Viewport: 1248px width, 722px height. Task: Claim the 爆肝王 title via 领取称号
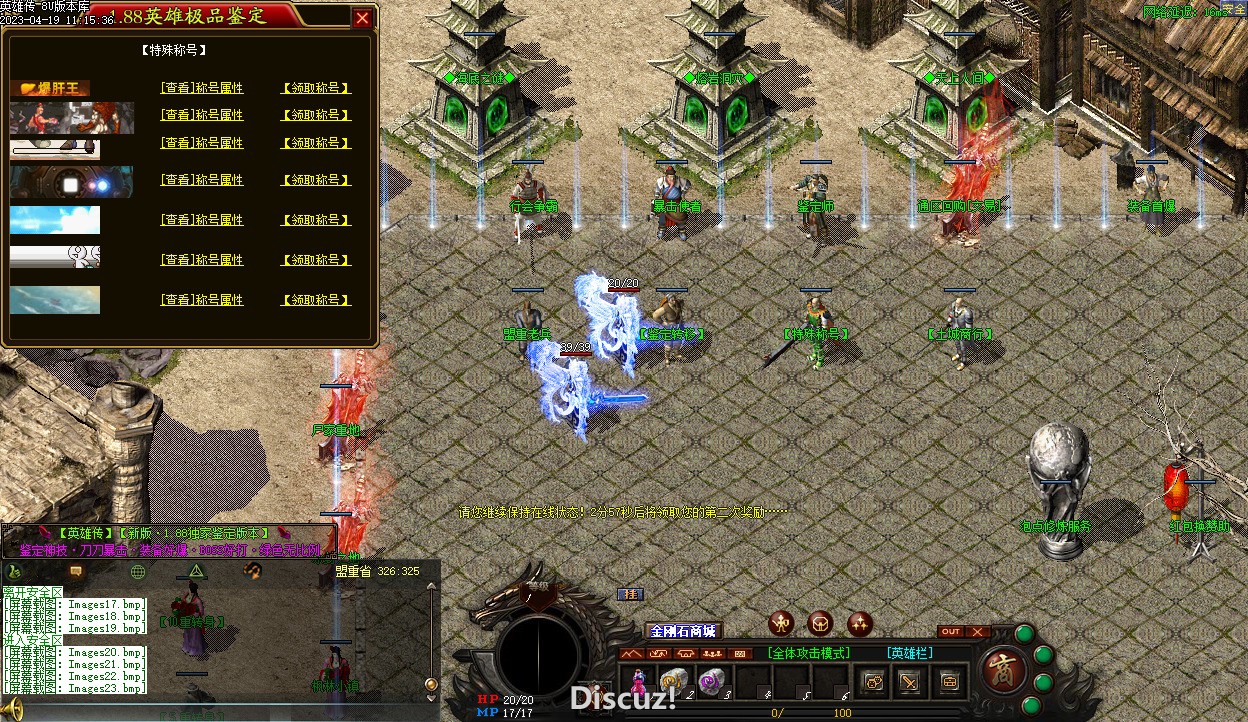coord(316,88)
